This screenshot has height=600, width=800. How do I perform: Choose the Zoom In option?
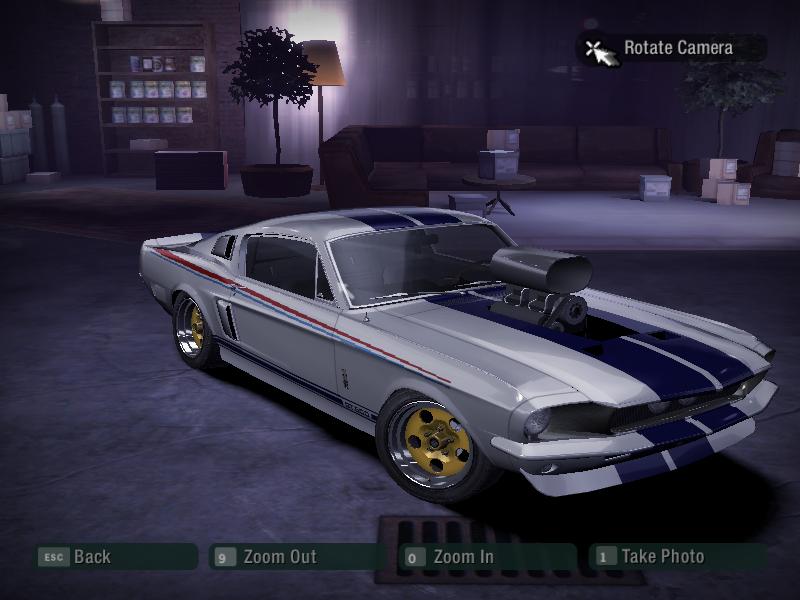coord(462,557)
